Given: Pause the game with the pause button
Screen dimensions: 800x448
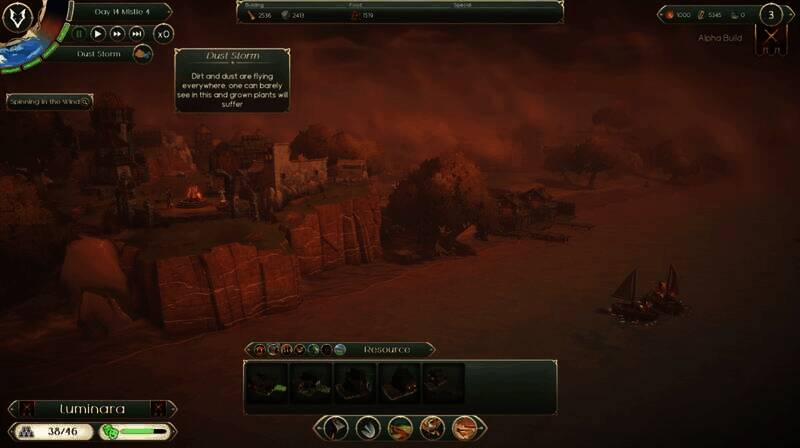Looking at the screenshot, I should [79, 33].
